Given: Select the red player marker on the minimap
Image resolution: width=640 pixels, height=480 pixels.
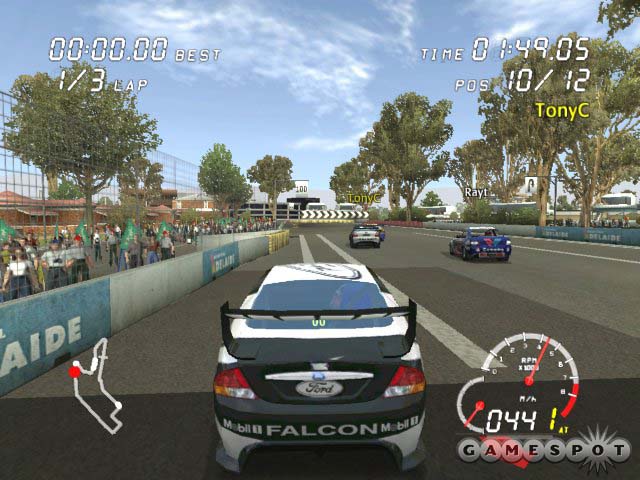Looking at the screenshot, I should click(x=73, y=371).
